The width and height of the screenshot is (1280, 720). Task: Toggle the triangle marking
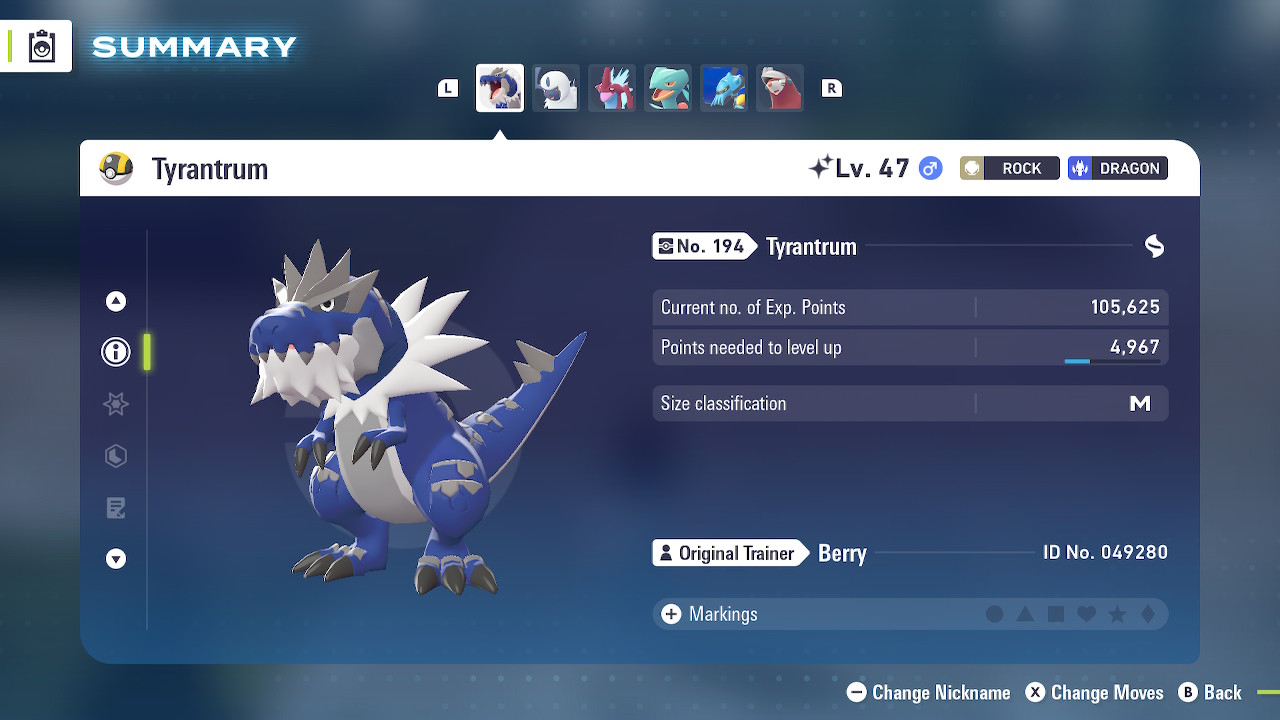[x=1025, y=614]
